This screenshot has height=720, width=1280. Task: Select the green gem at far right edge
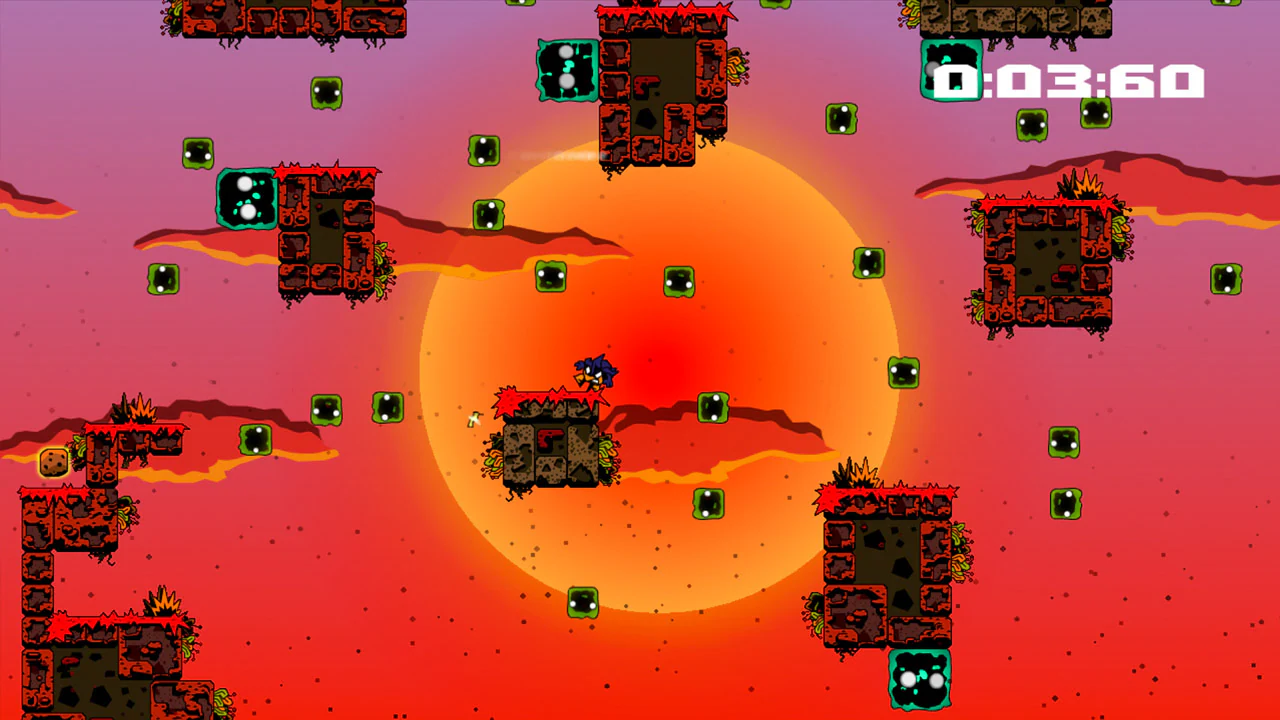(1225, 281)
